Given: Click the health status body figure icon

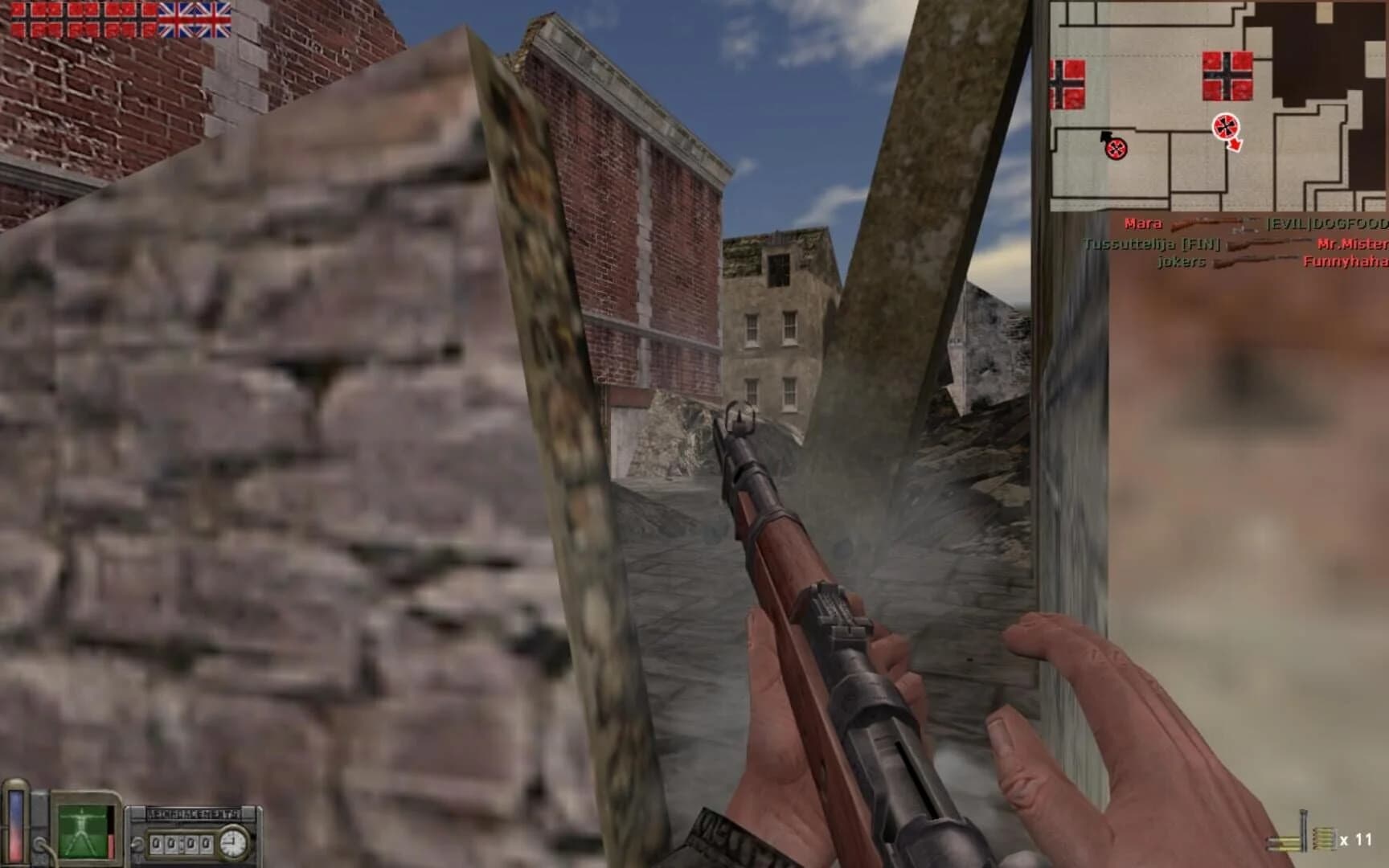Looking at the screenshot, I should click(81, 830).
